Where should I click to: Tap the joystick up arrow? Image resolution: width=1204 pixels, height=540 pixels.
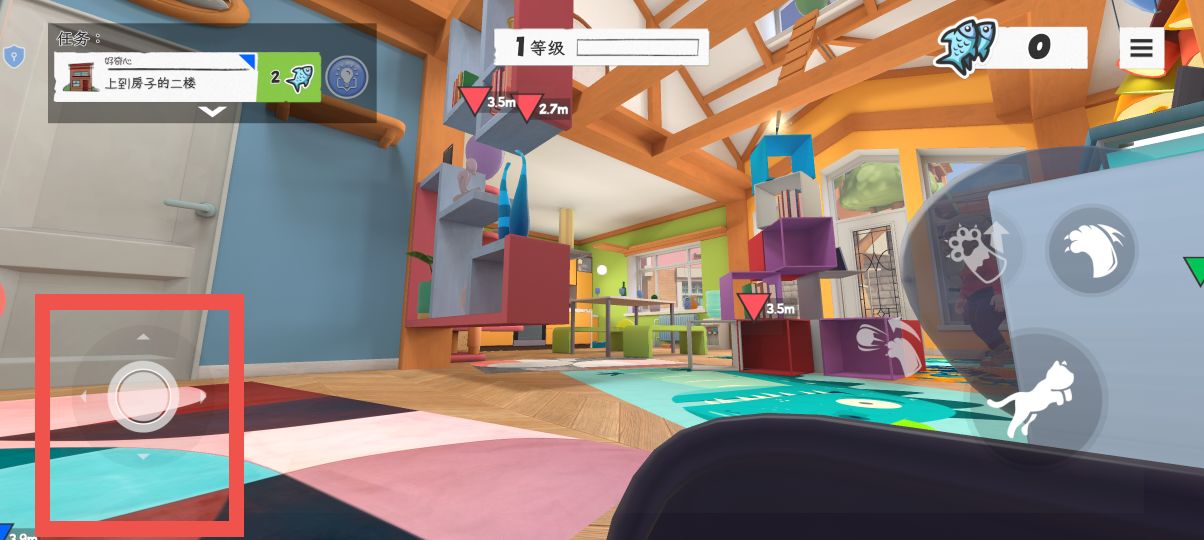[x=142, y=337]
